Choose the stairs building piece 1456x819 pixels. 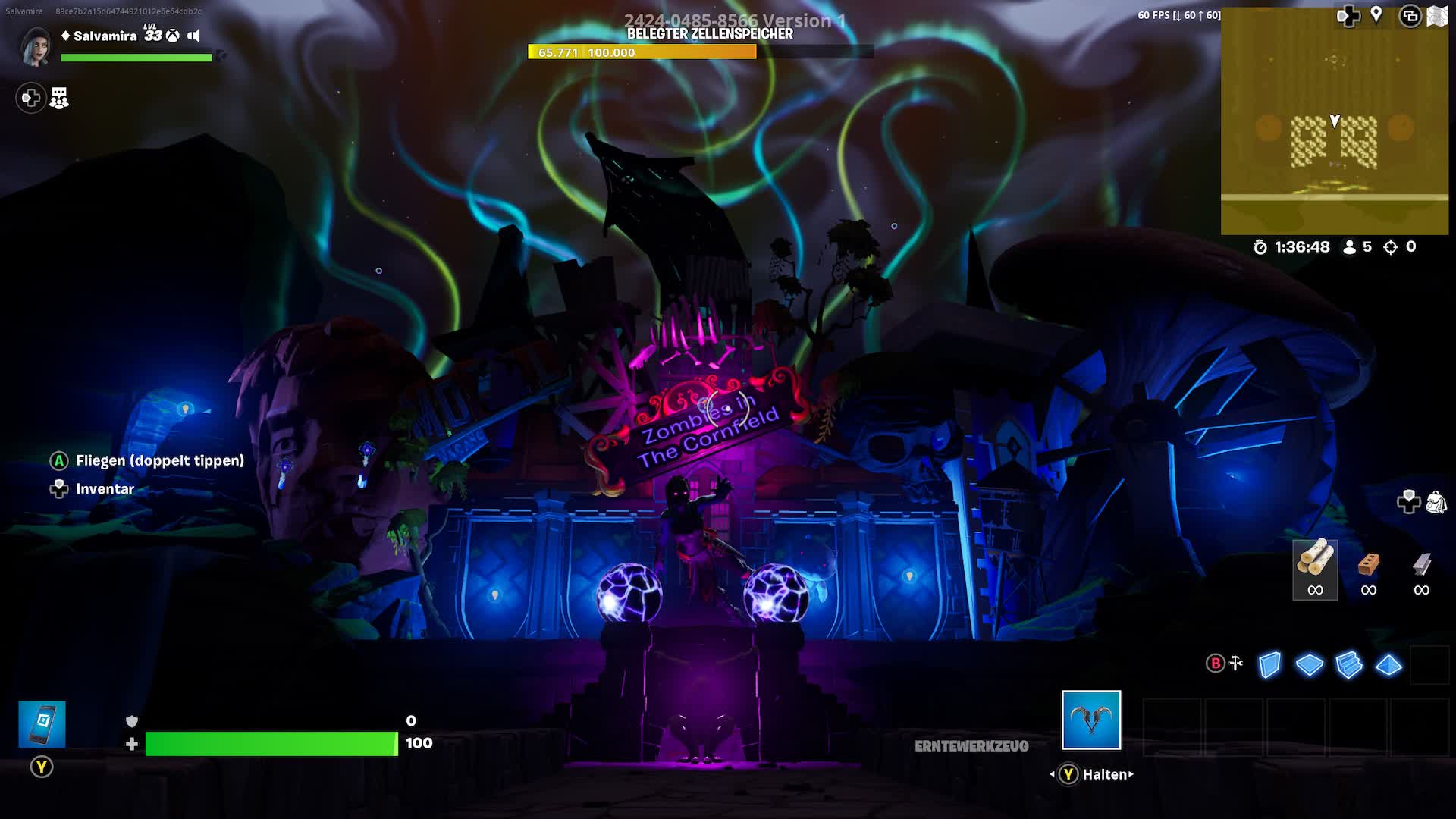click(1349, 665)
